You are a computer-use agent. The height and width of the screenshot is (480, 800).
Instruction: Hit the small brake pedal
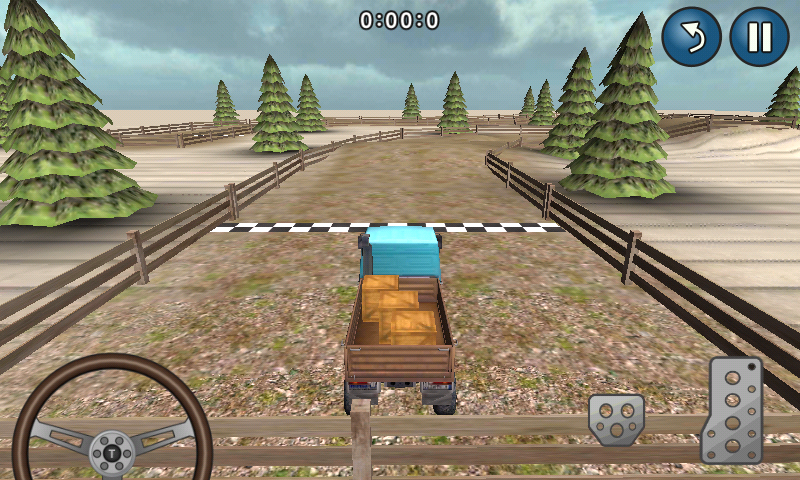(x=616, y=420)
